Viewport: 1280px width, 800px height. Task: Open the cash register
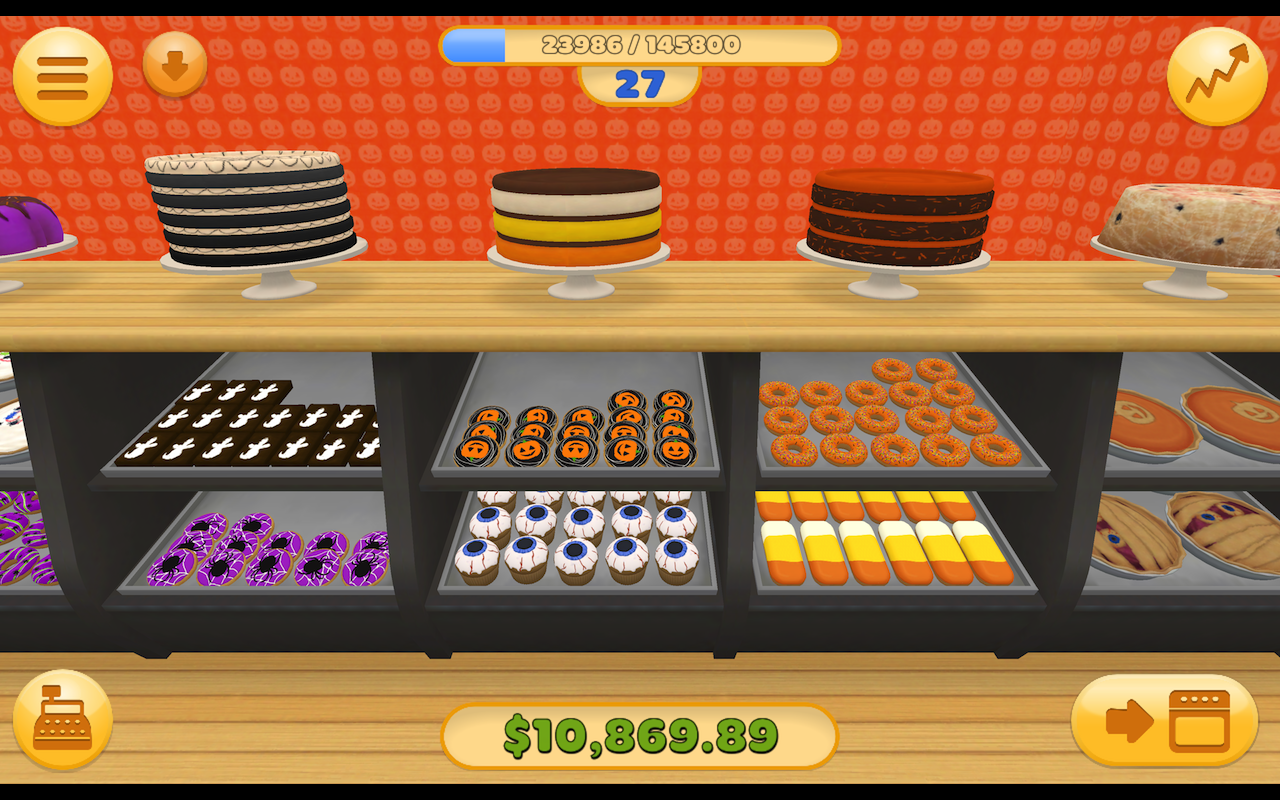62,719
